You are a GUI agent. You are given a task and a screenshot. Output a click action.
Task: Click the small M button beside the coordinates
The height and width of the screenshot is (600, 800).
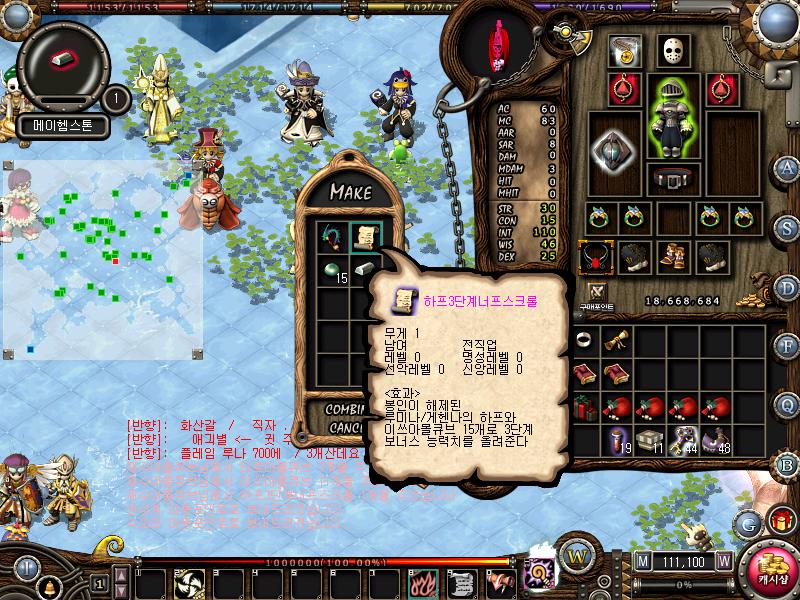click(x=641, y=561)
